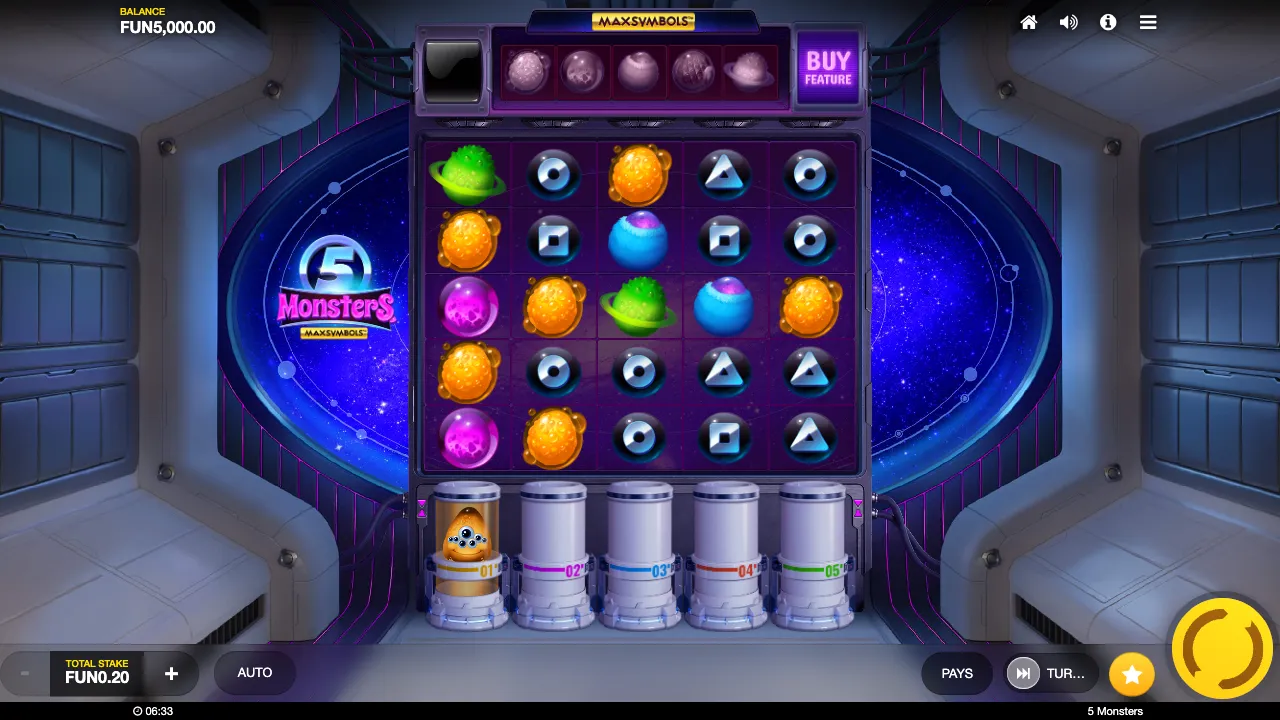
Task: Go to the home screen
Action: pyautogui.click(x=1028, y=22)
